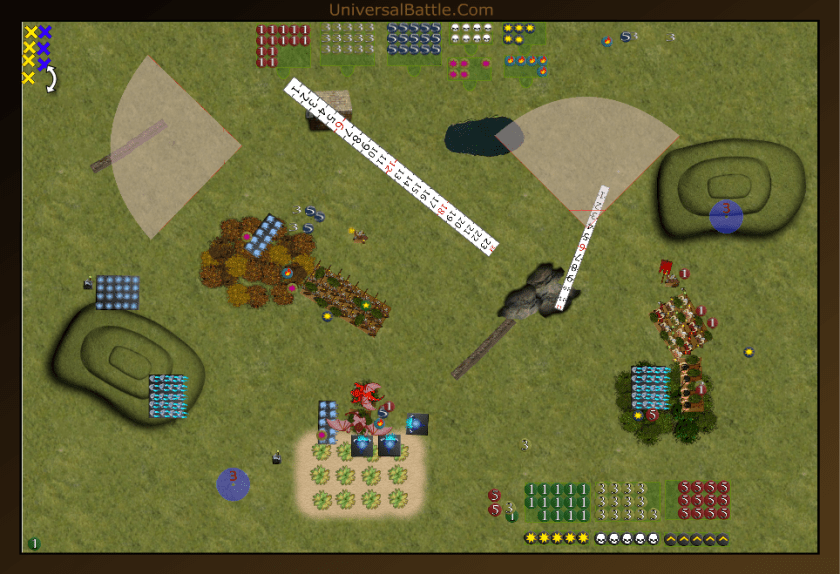Screen dimensions: 840x574
Task: Select the long white measuring ruler
Action: coord(392,165)
